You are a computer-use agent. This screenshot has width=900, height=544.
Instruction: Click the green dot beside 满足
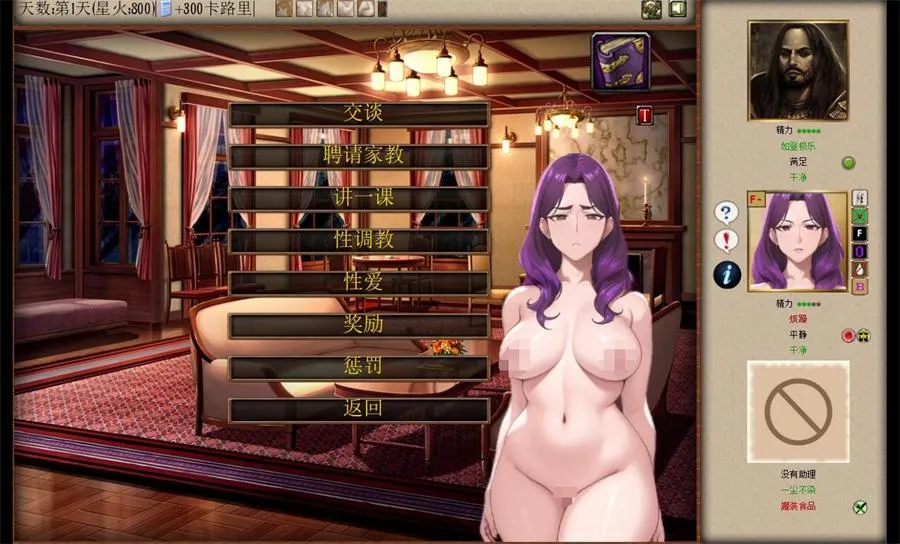pos(848,163)
